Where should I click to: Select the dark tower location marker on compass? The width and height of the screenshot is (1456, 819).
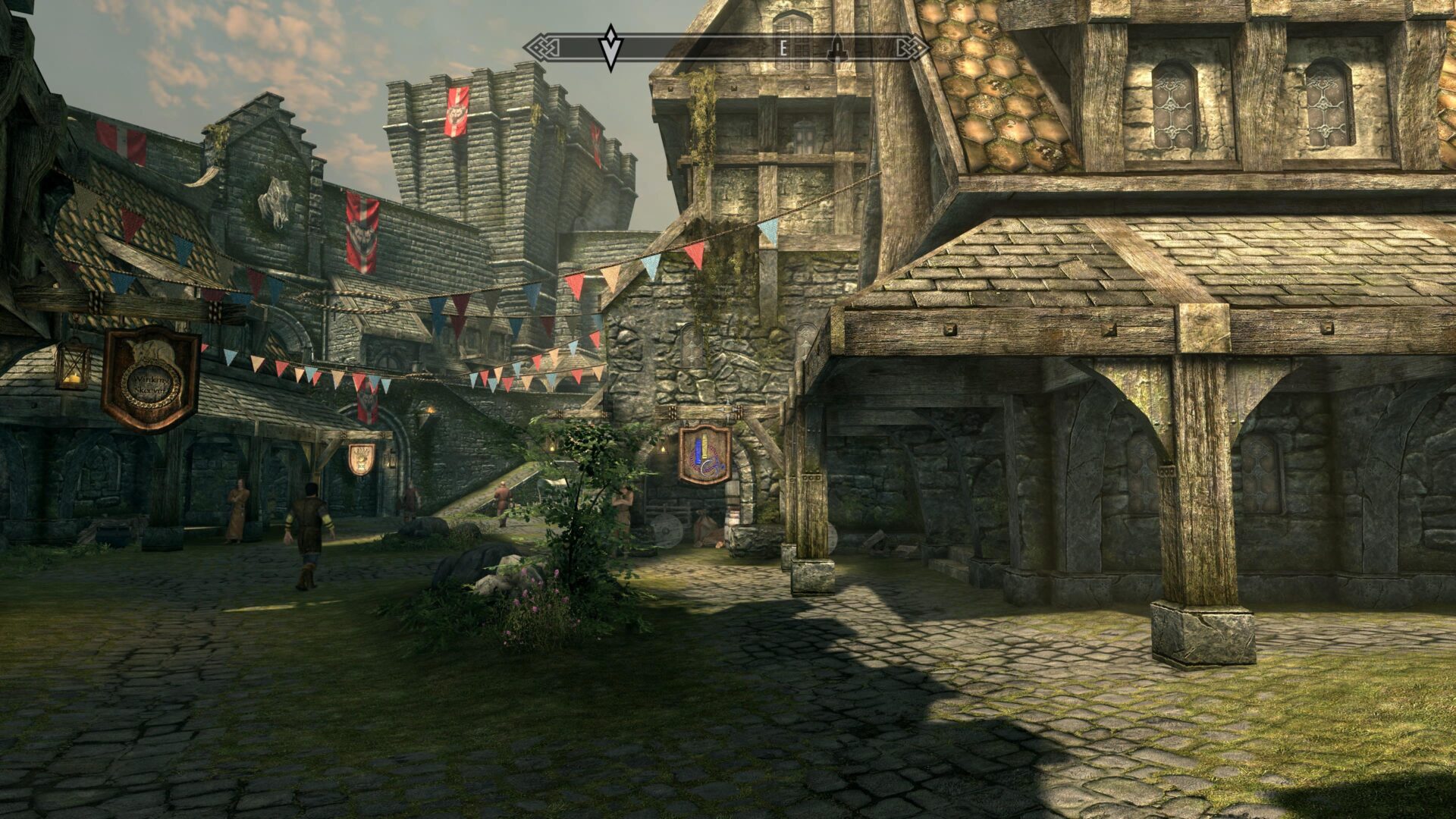[837, 48]
